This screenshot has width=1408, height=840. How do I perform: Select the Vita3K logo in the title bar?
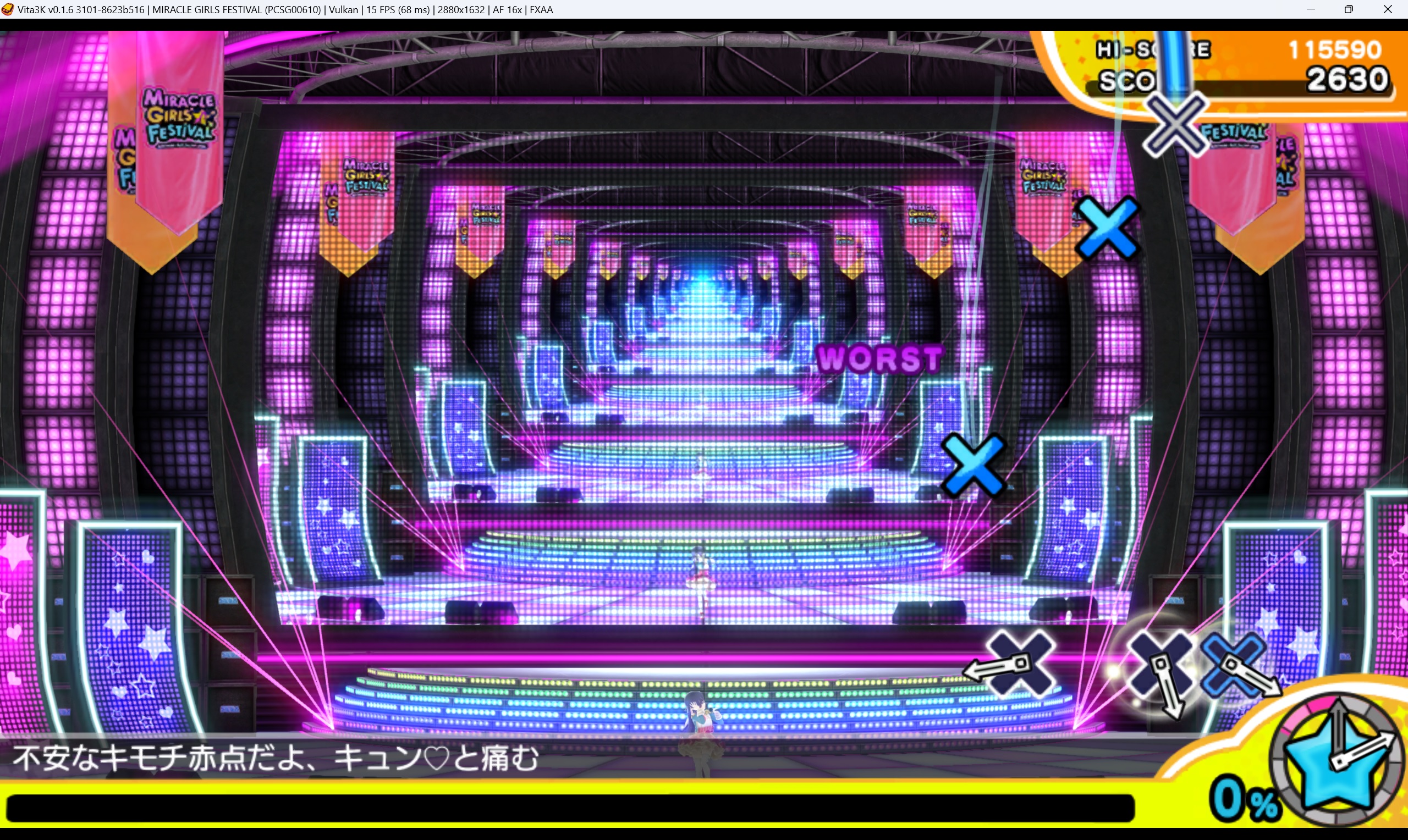tap(8, 9)
